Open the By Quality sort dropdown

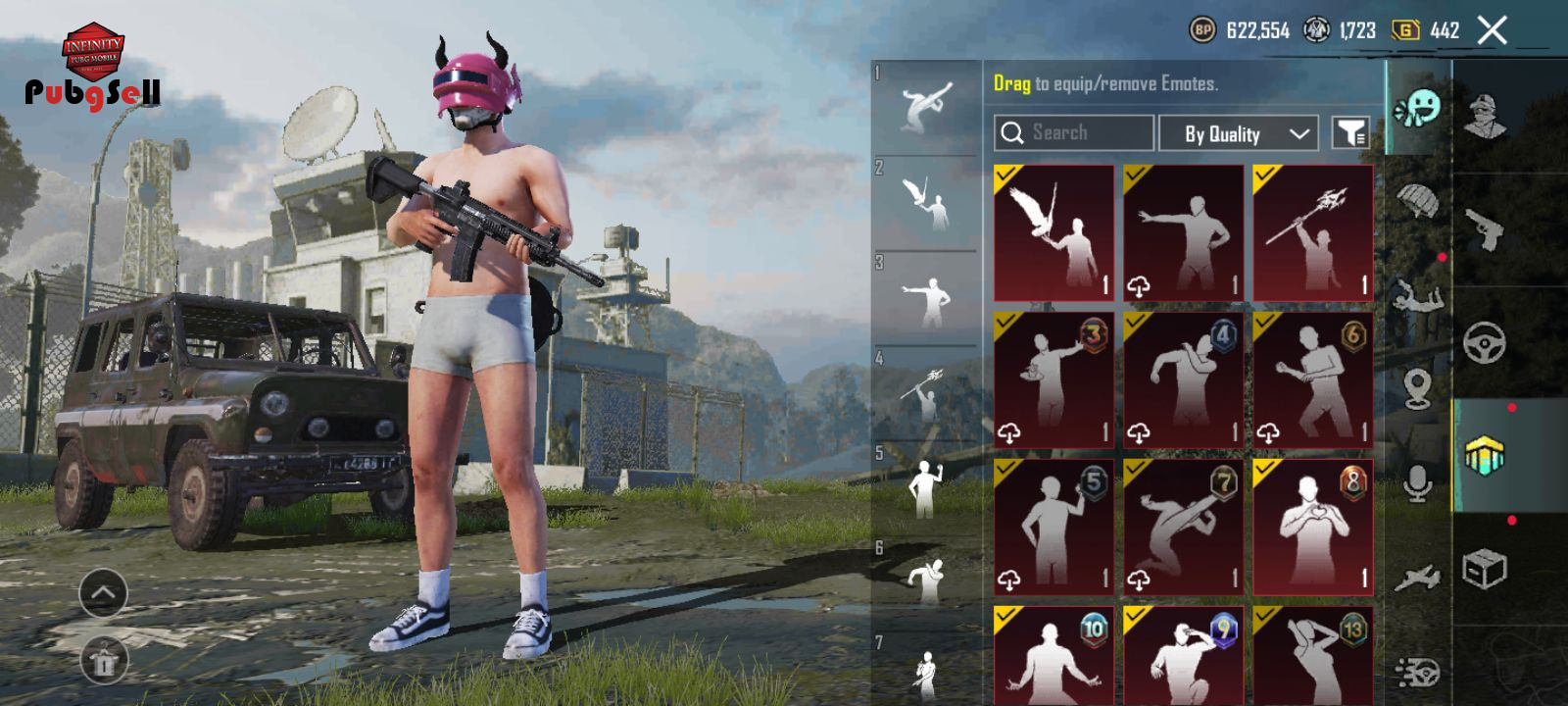1238,133
